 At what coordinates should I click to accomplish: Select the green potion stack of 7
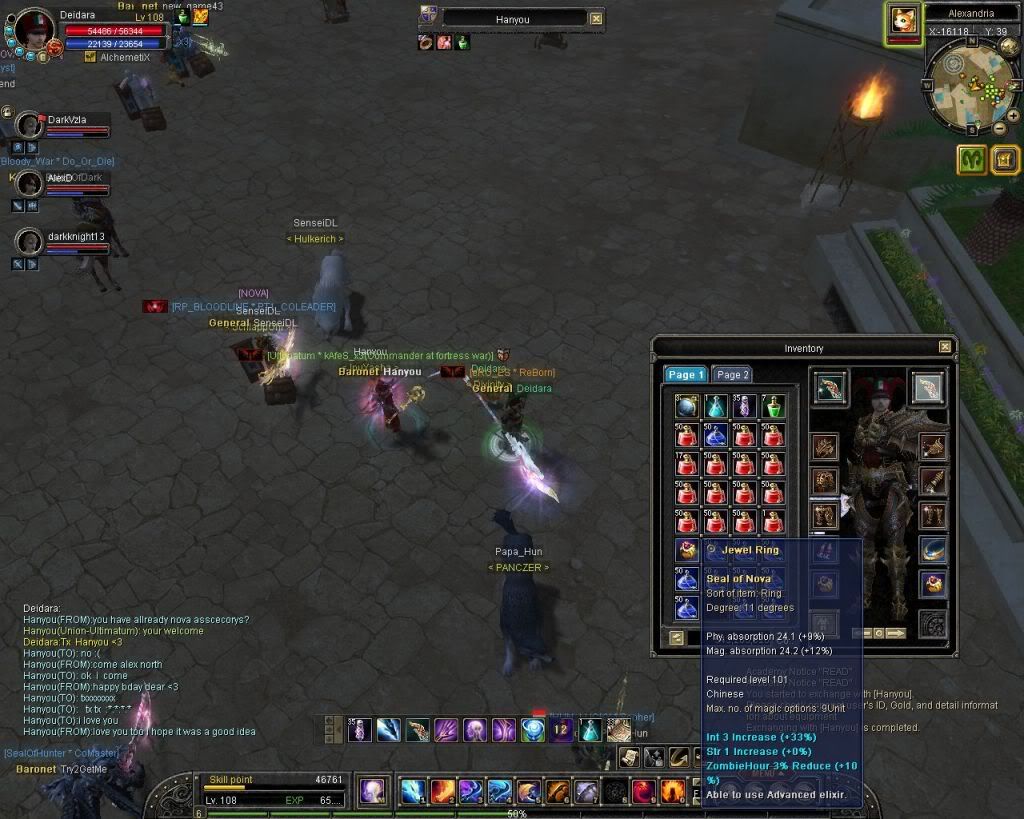click(773, 406)
